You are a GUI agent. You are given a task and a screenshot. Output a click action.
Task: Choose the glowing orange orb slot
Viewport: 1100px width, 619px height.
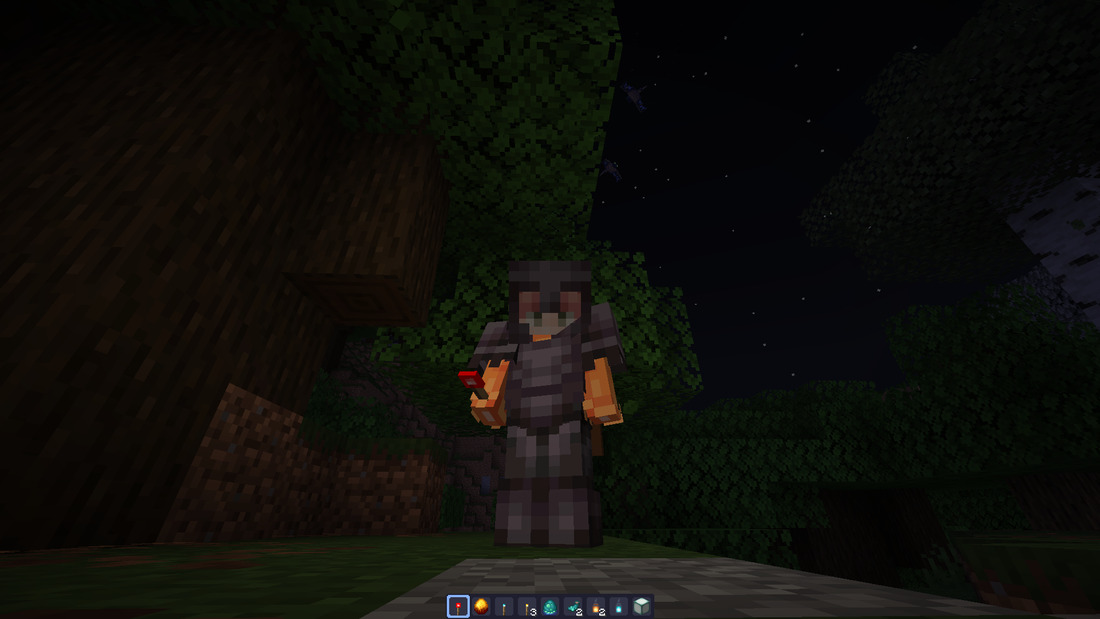[482, 606]
